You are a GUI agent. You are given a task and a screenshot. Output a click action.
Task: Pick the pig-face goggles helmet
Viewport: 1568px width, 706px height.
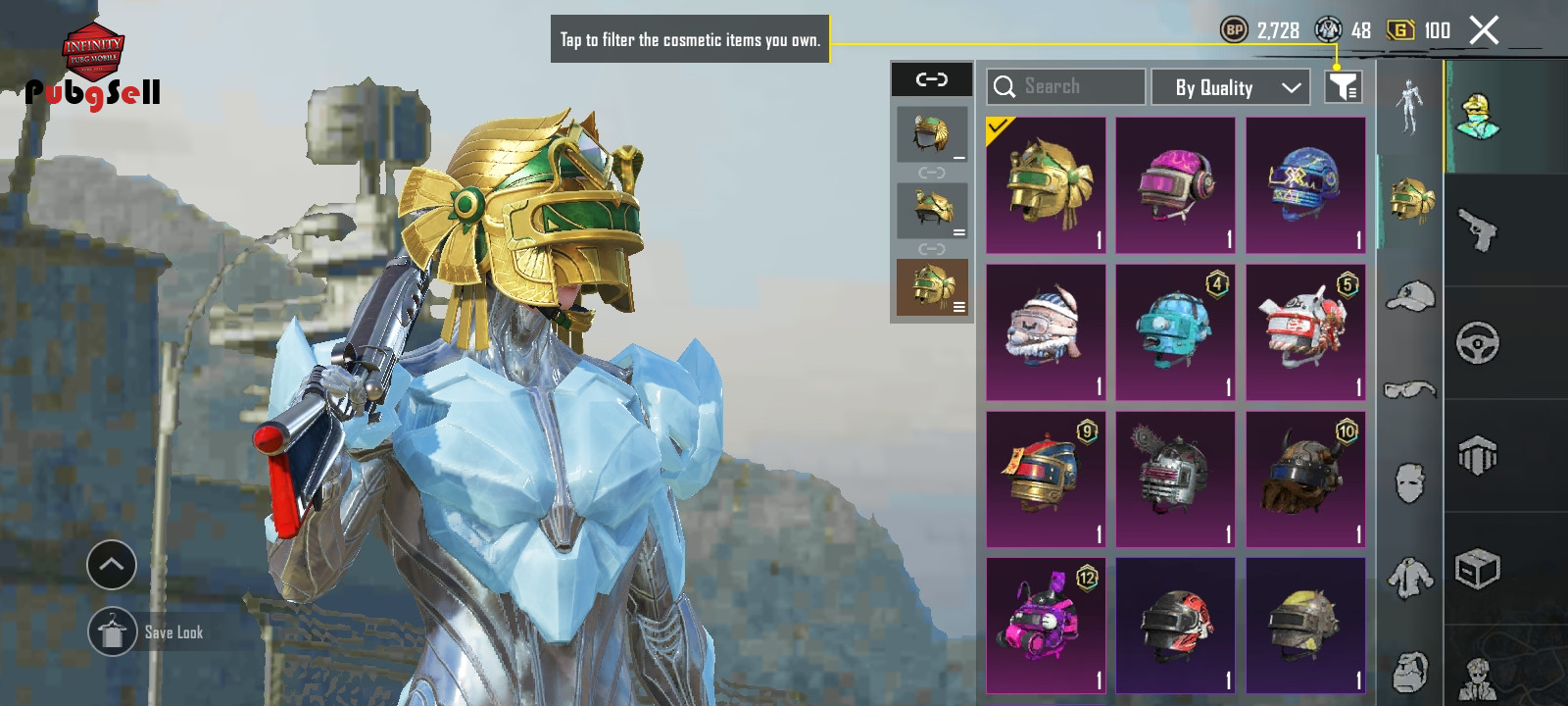coord(1046,332)
